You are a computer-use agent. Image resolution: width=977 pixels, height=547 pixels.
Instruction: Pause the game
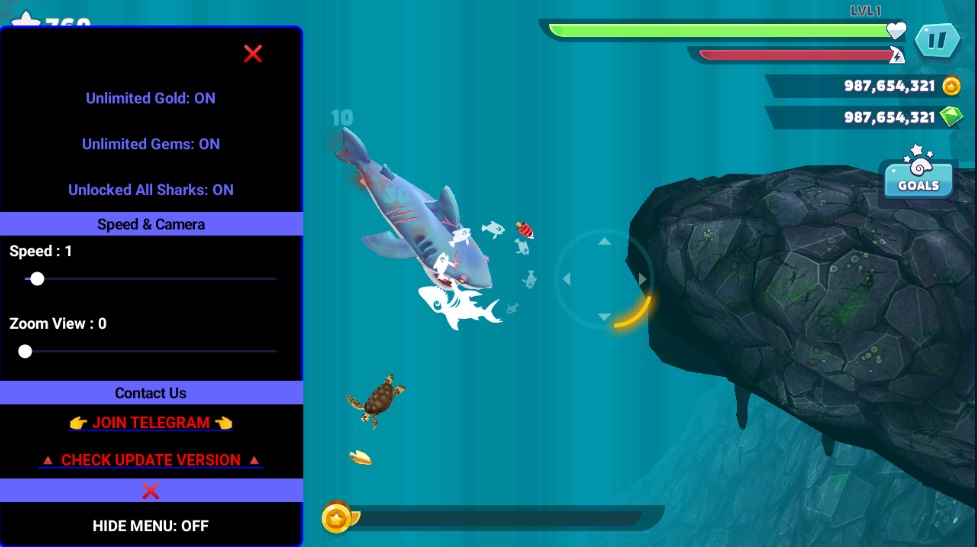(937, 41)
